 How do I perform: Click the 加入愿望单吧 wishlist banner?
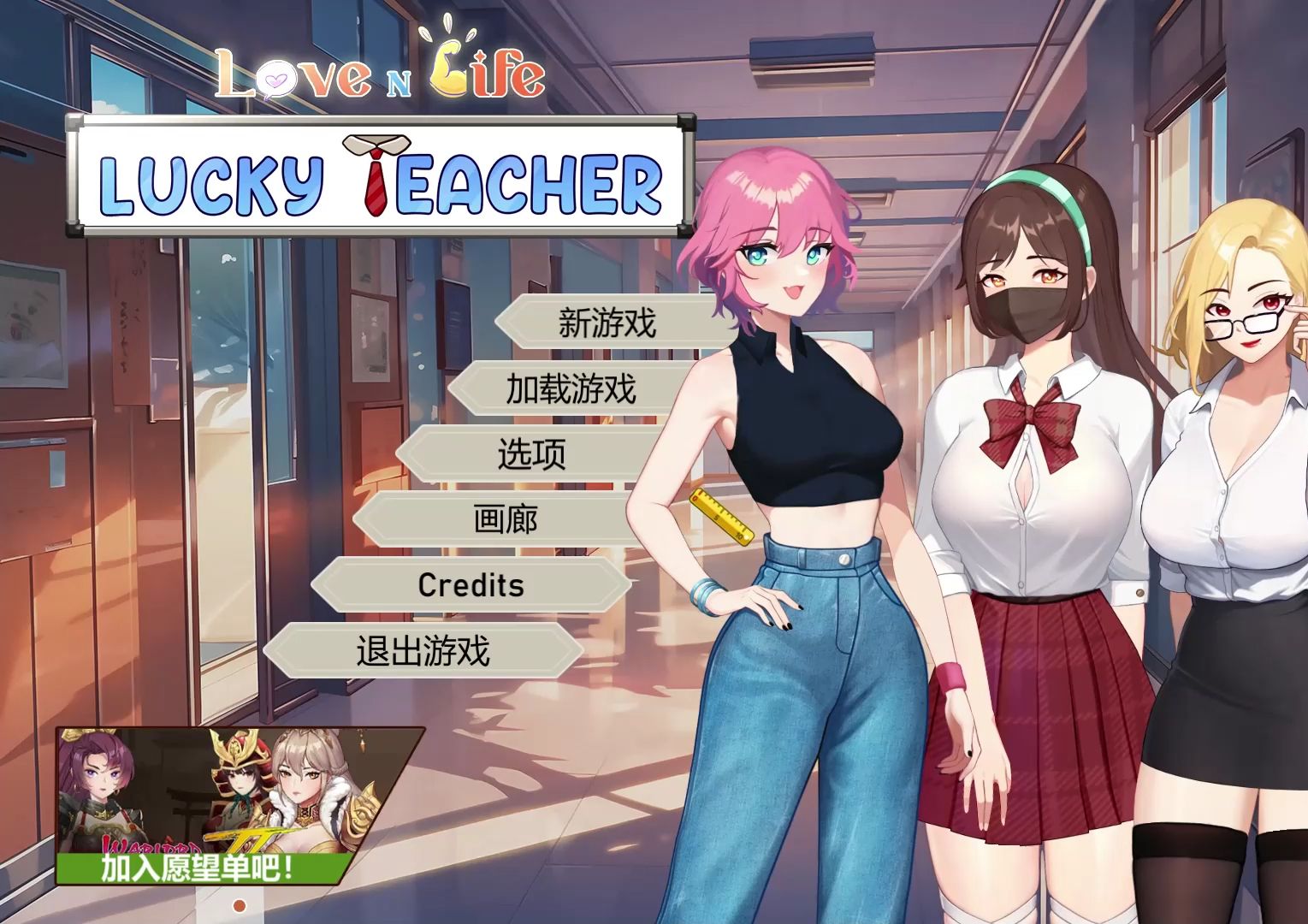(x=197, y=868)
